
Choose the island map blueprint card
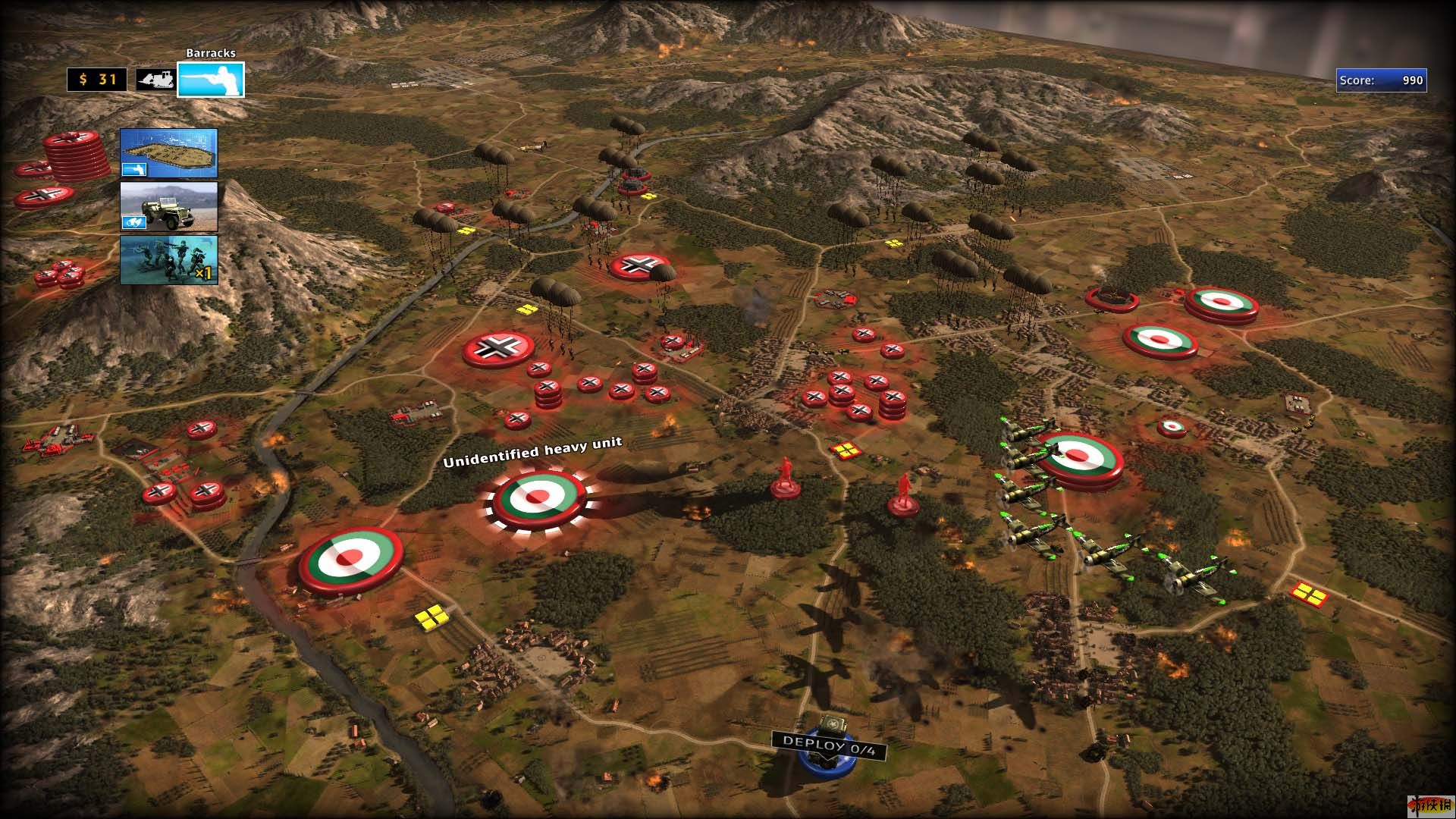[169, 153]
